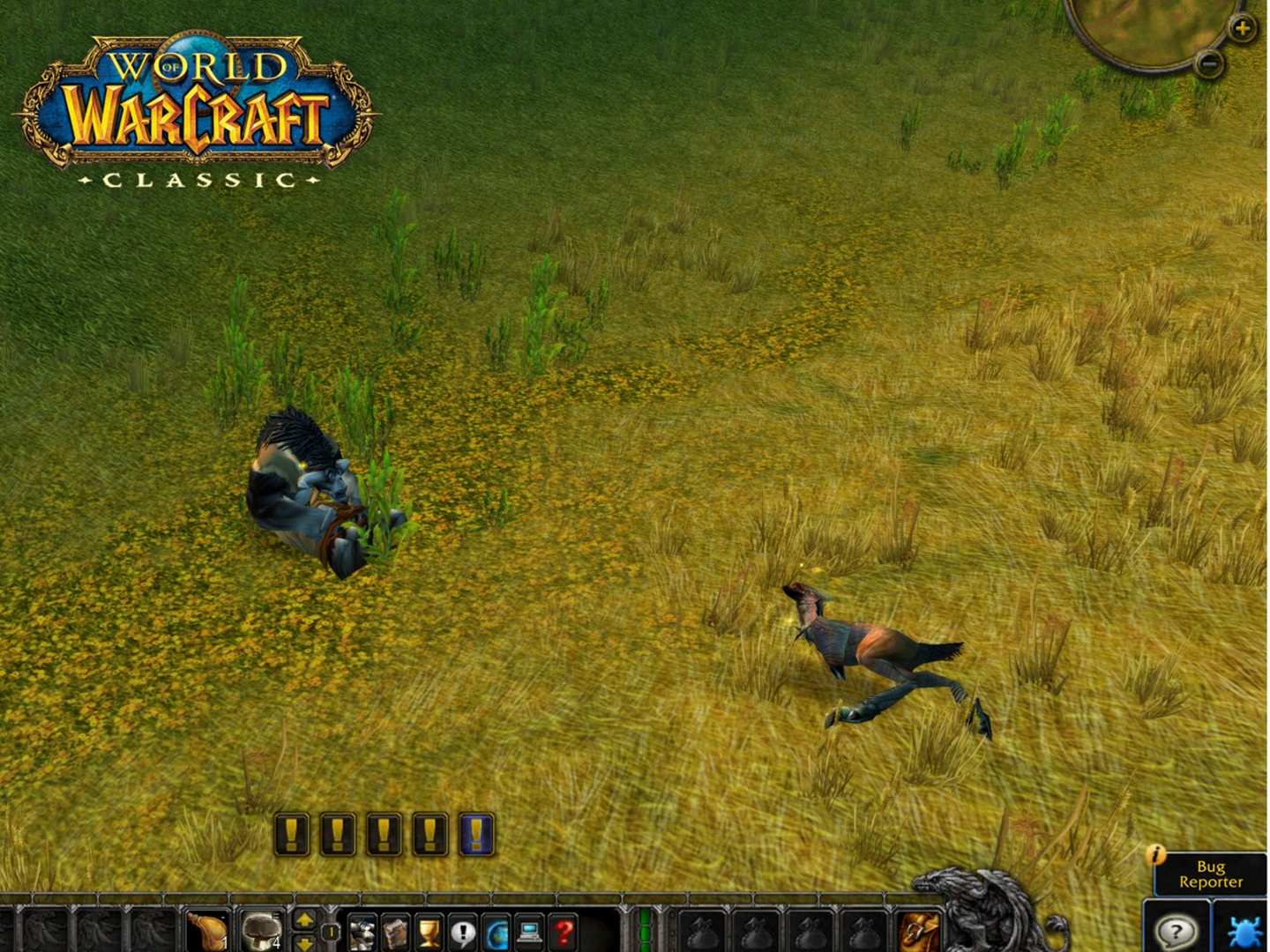Click the highlighted quest exclamation button
Screen dimensions: 1270x952
click(476, 836)
